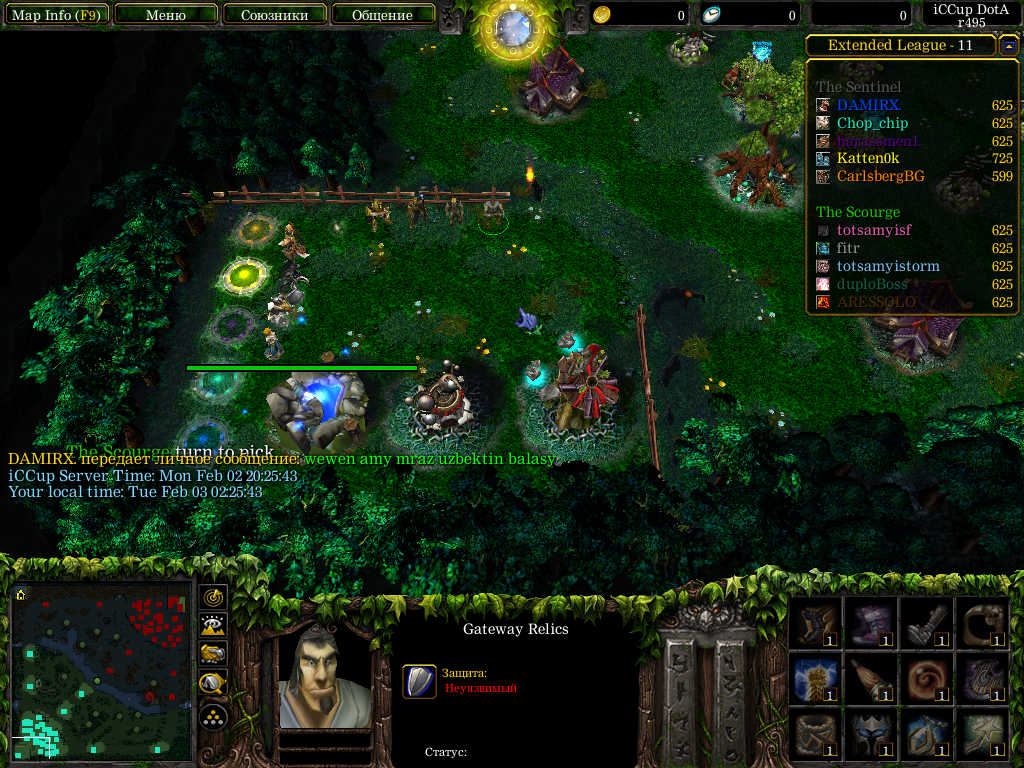This screenshot has width=1024, height=768.
Task: Buy the orange swirl orb item
Action: click(927, 679)
